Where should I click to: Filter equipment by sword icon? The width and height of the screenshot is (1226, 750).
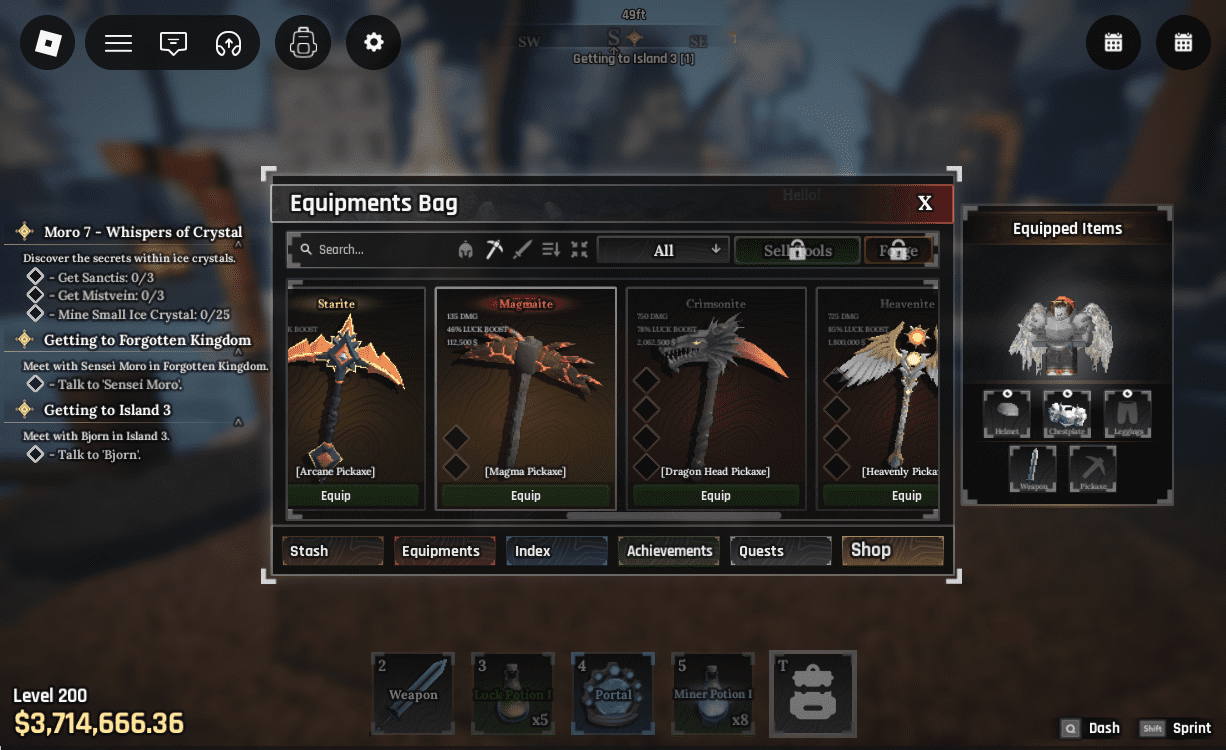pos(522,250)
